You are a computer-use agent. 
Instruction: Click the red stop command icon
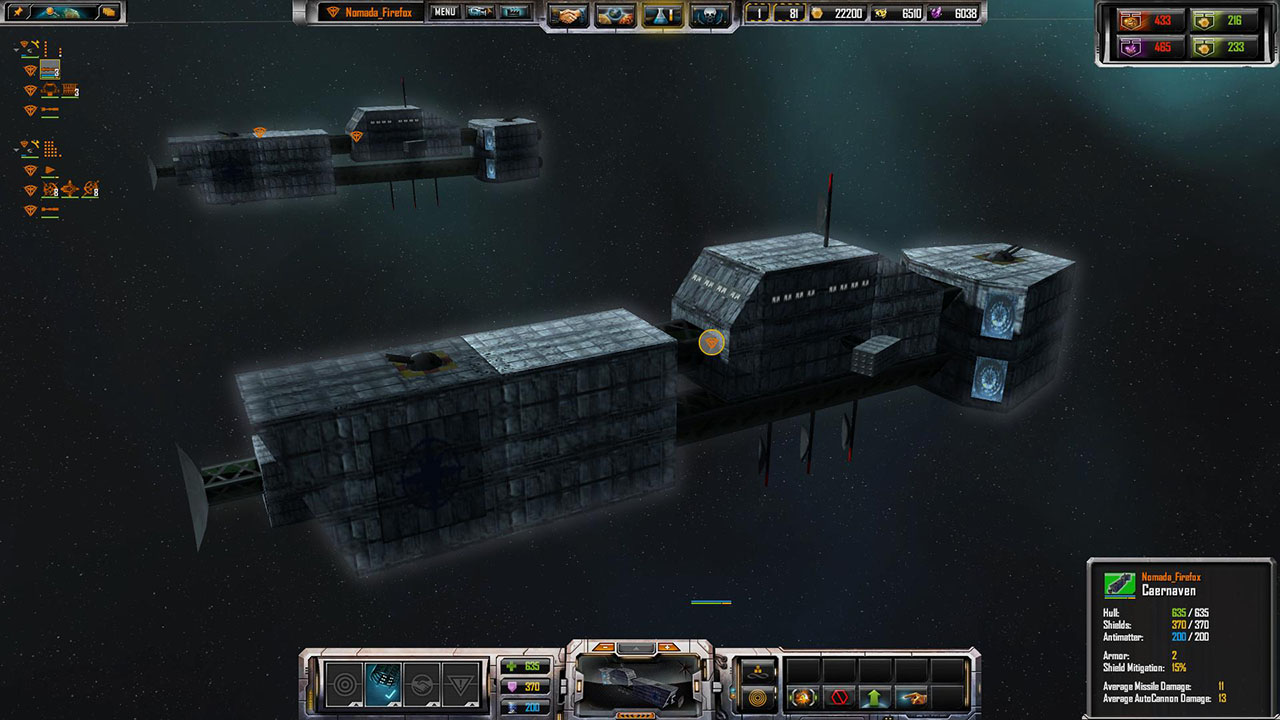[837, 697]
